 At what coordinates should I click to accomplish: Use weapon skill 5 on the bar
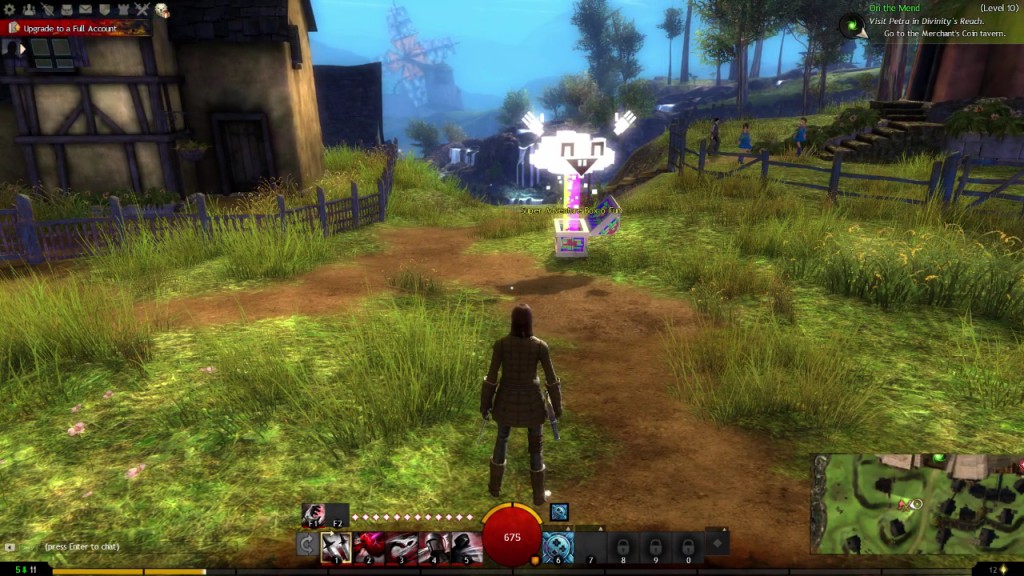(x=465, y=546)
